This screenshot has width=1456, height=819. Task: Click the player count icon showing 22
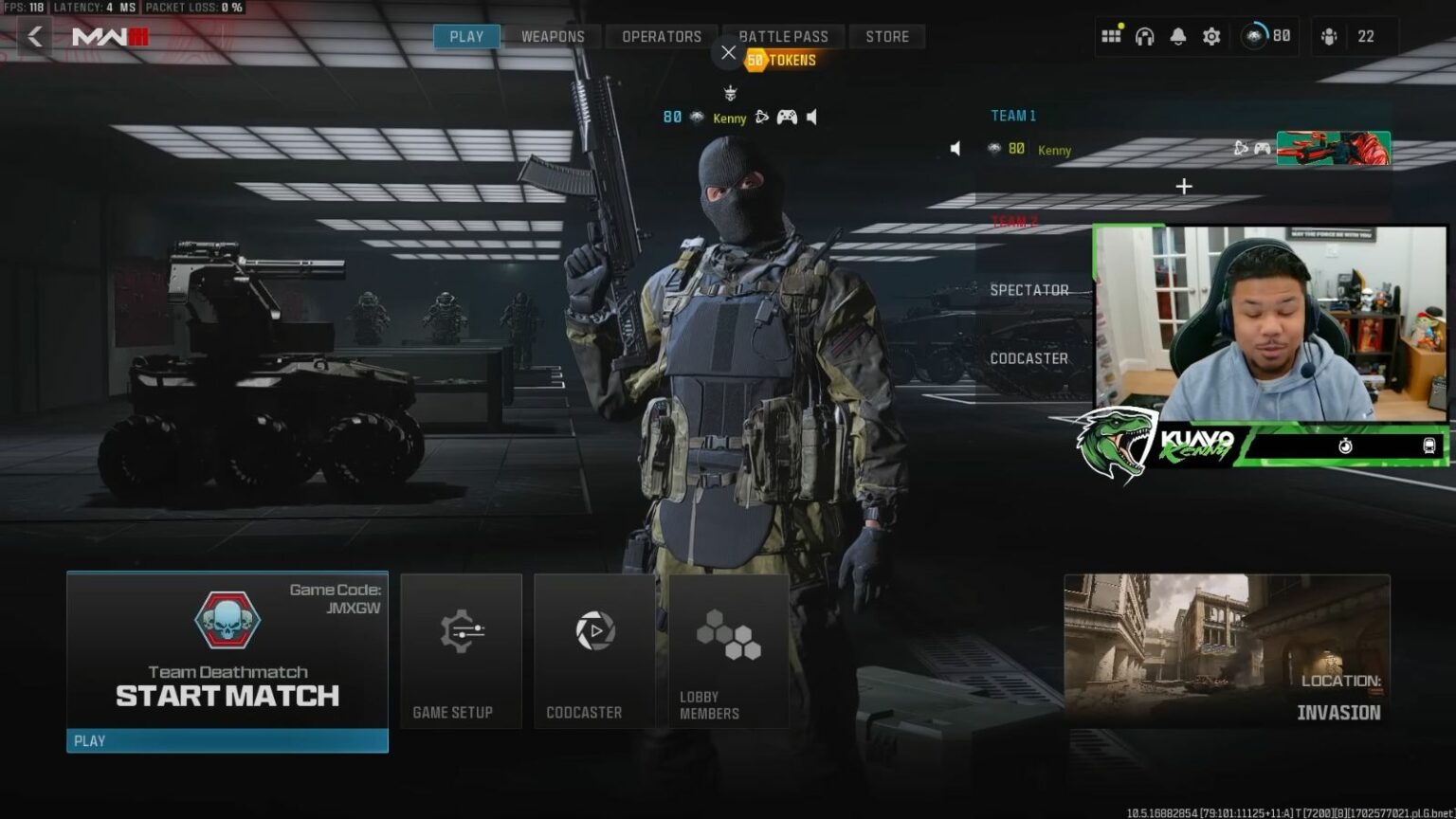[x=1330, y=37]
